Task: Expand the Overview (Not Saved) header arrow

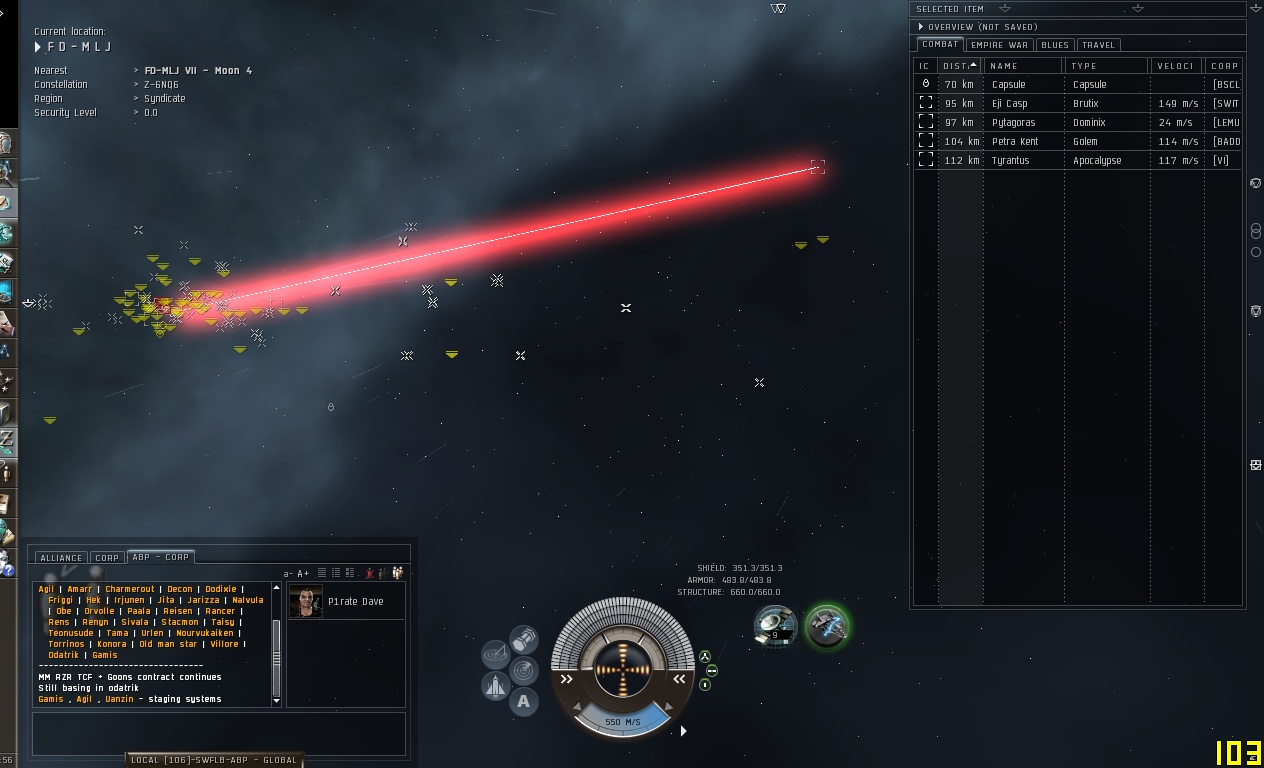Action: pyautogui.click(x=921, y=27)
